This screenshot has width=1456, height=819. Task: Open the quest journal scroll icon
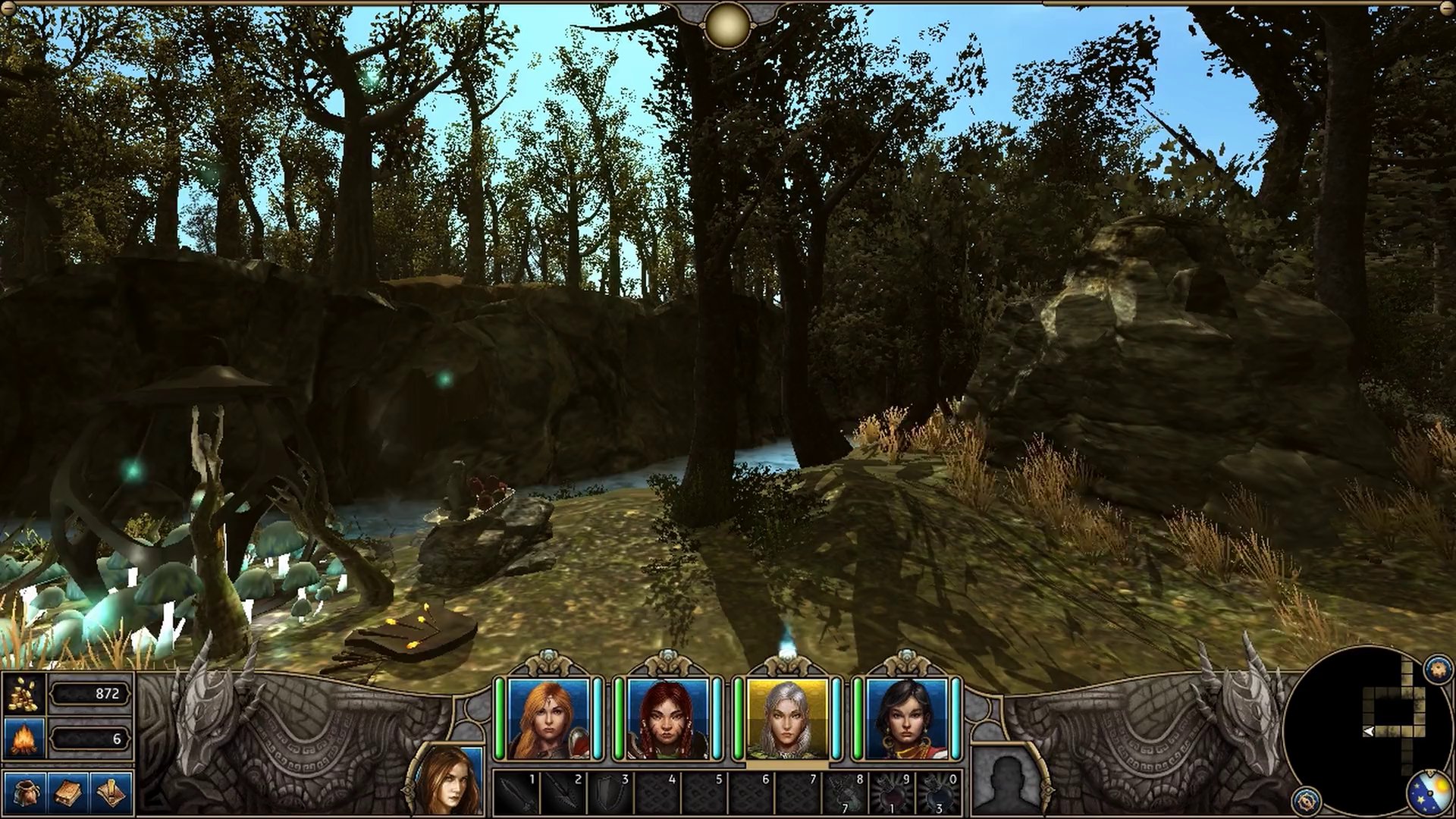tap(111, 793)
